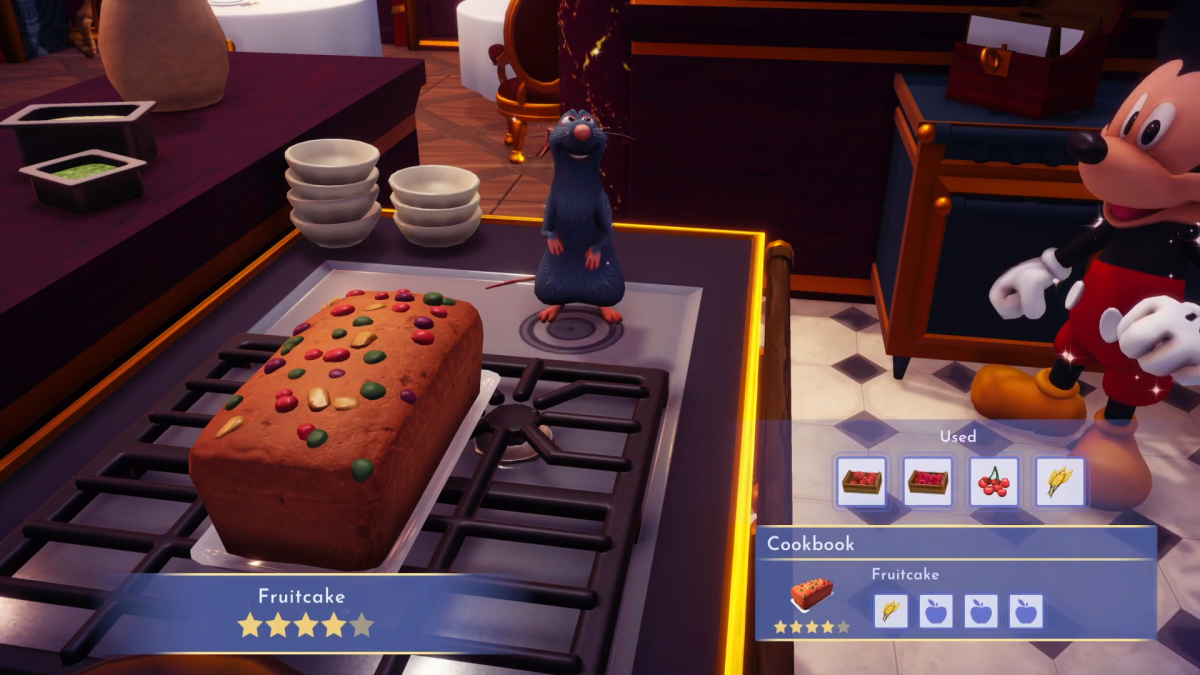Screen dimensions: 1200x675
Task: Click the Fruitcake result name banner
Action: [x=302, y=597]
